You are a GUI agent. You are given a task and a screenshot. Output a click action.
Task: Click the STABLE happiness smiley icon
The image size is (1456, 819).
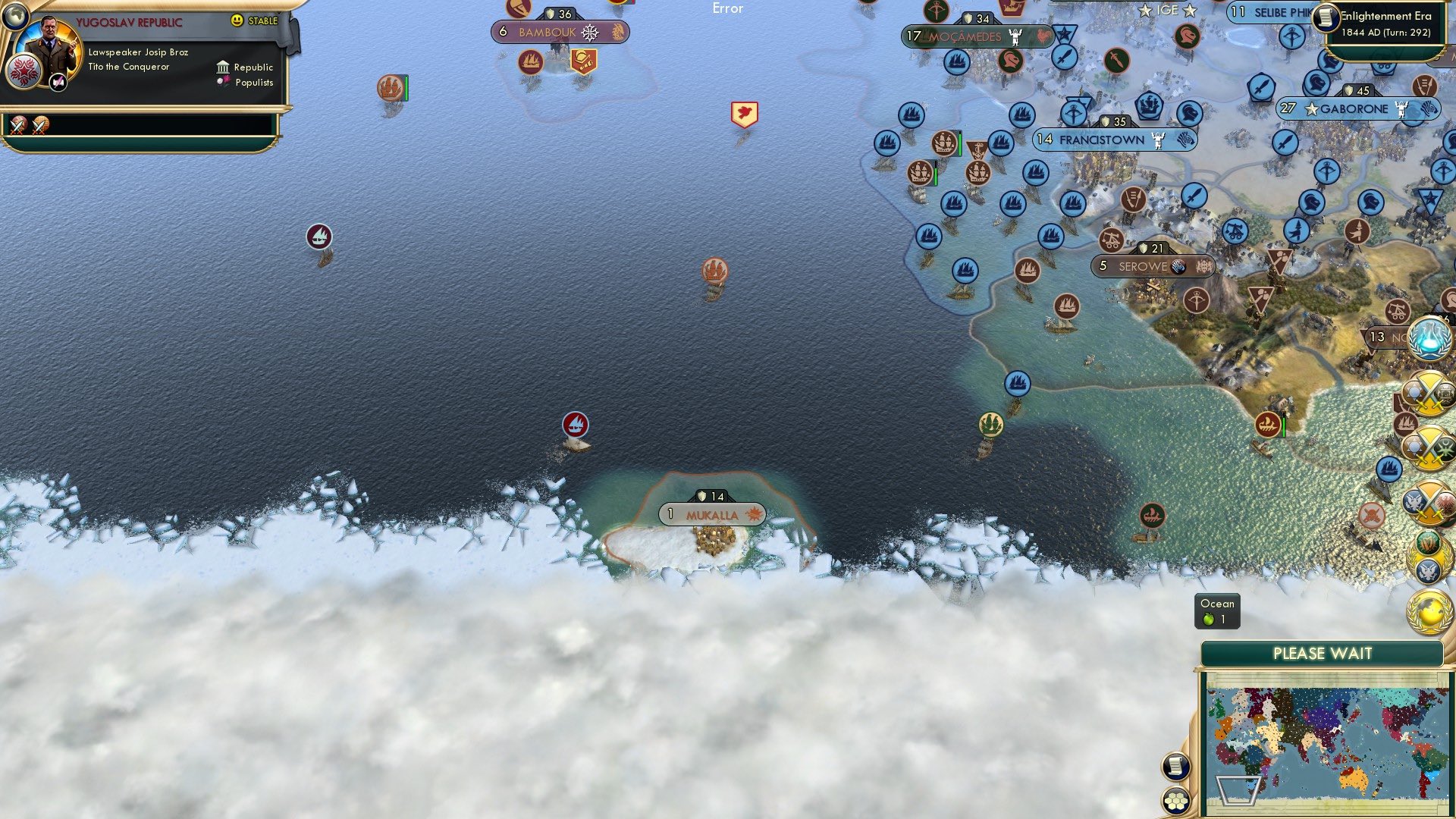[x=237, y=21]
